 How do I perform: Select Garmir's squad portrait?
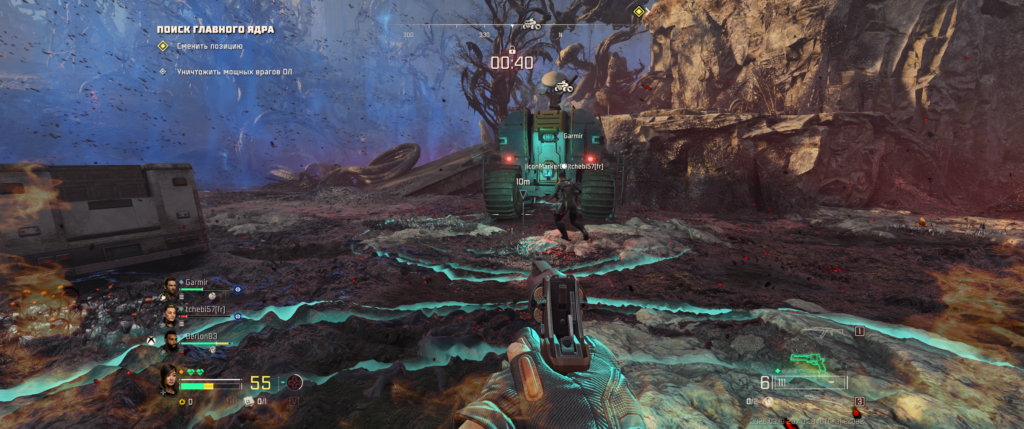pos(170,288)
